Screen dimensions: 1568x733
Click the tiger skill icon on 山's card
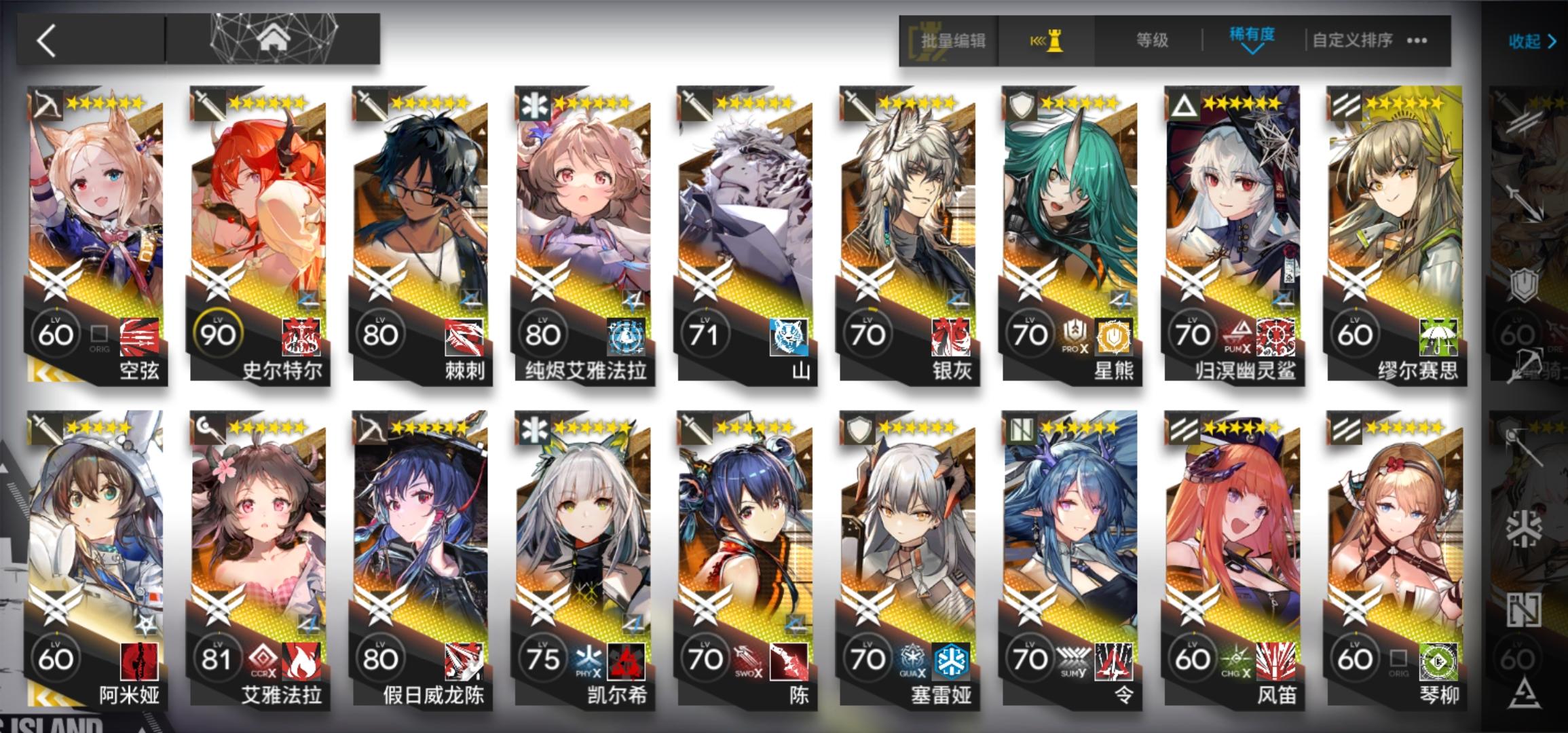coord(787,335)
